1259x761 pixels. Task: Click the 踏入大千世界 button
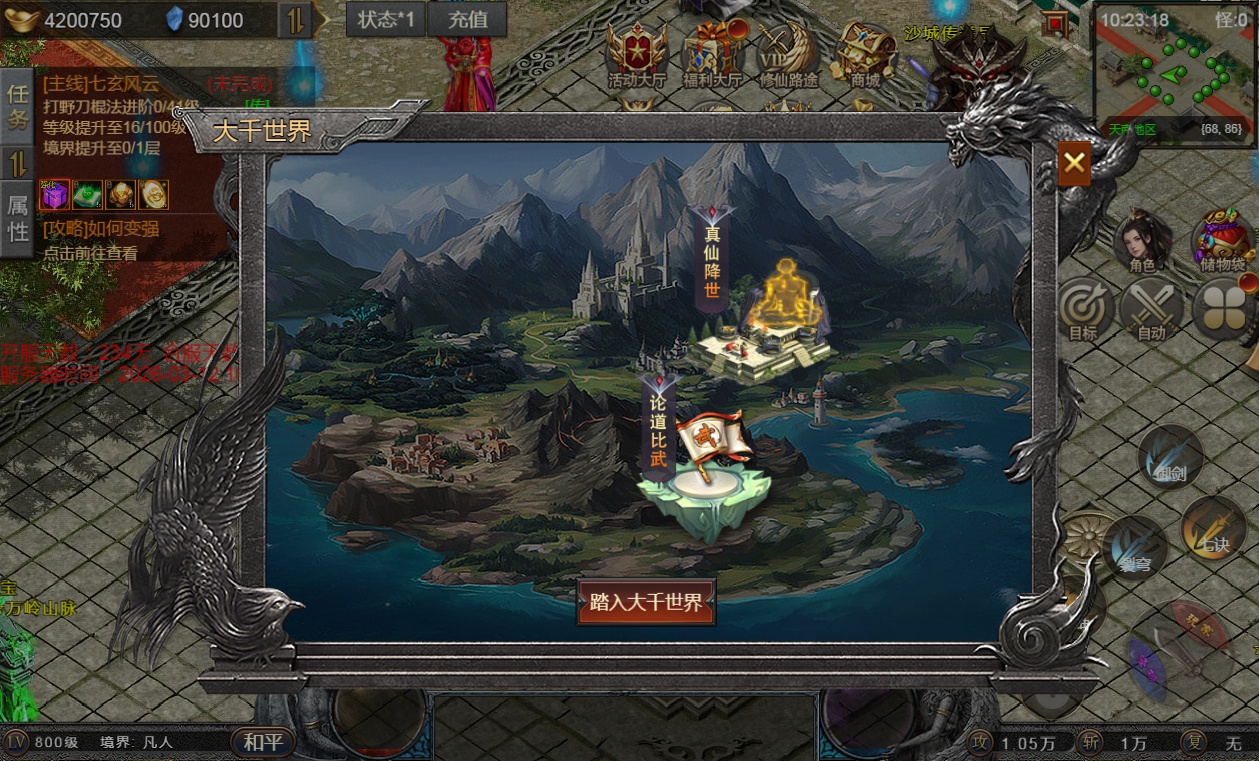[646, 602]
